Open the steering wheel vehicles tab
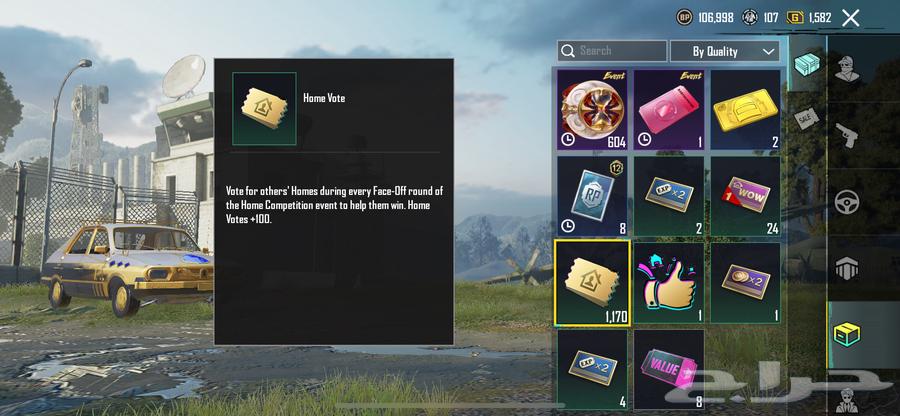The width and height of the screenshot is (900, 416). click(849, 201)
